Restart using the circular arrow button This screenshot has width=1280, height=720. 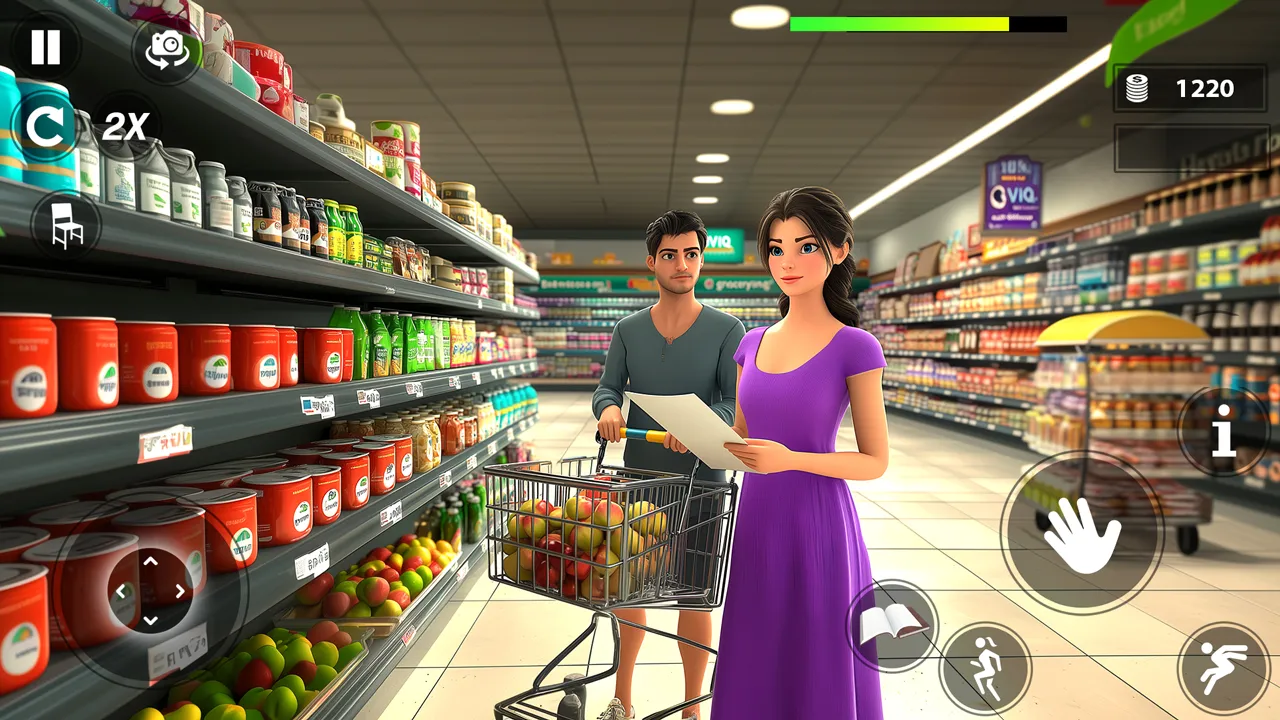(44, 126)
